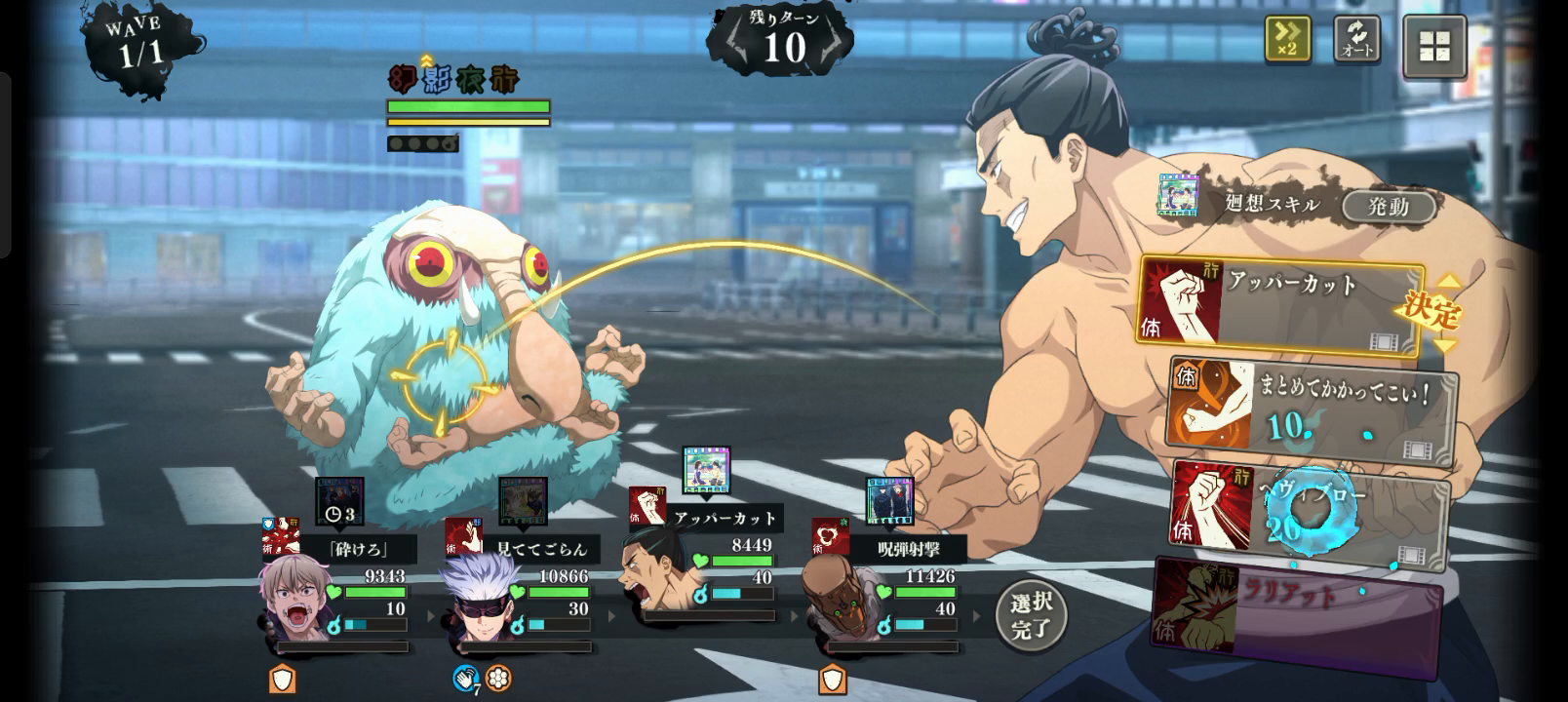
Task: Select 見ててごらん skill label
Action: [541, 550]
